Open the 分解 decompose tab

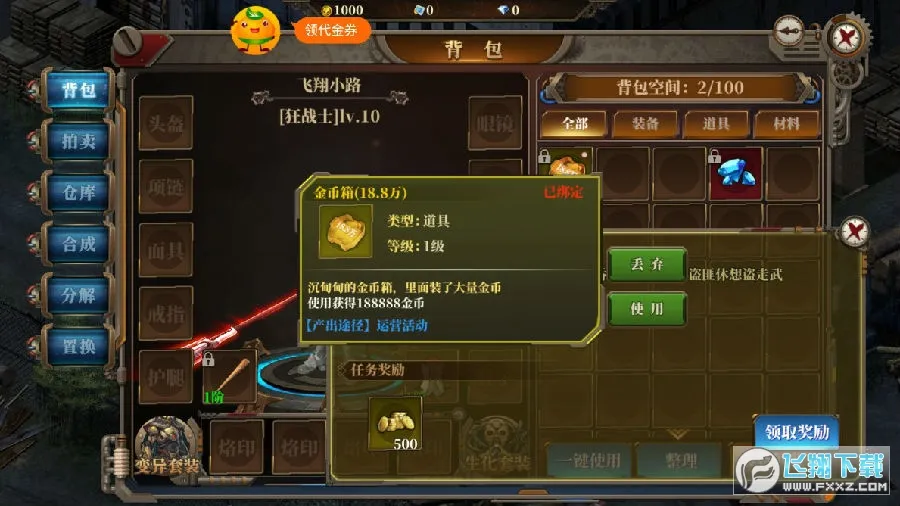click(78, 295)
